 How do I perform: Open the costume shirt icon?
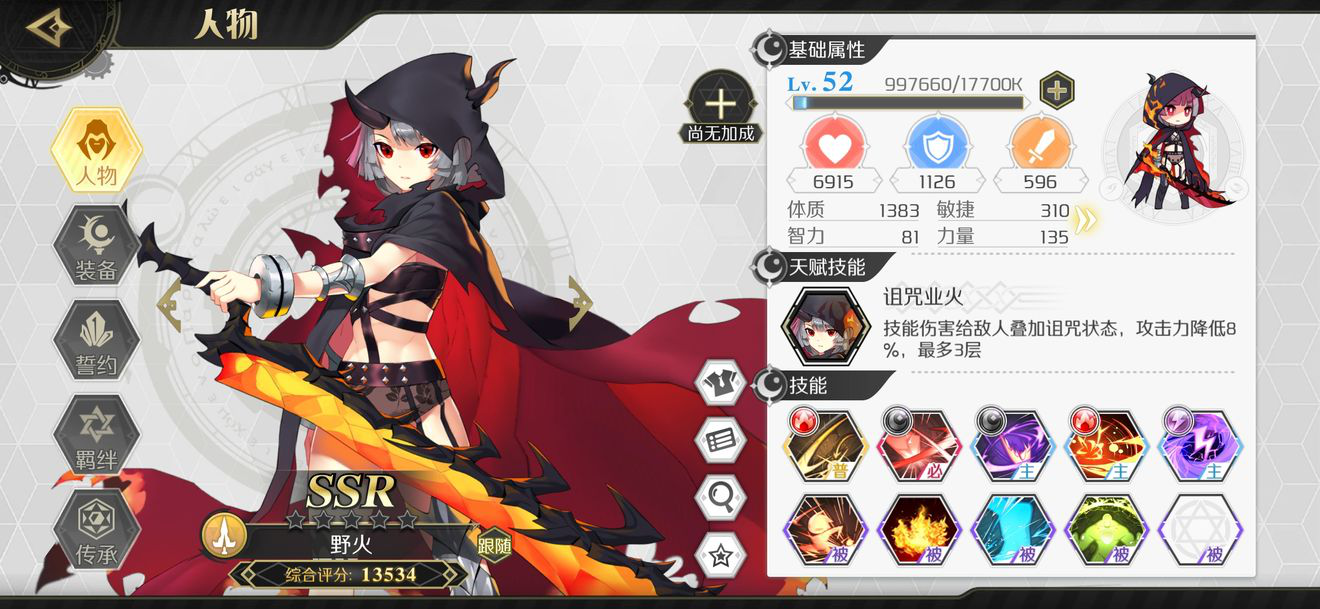[721, 382]
